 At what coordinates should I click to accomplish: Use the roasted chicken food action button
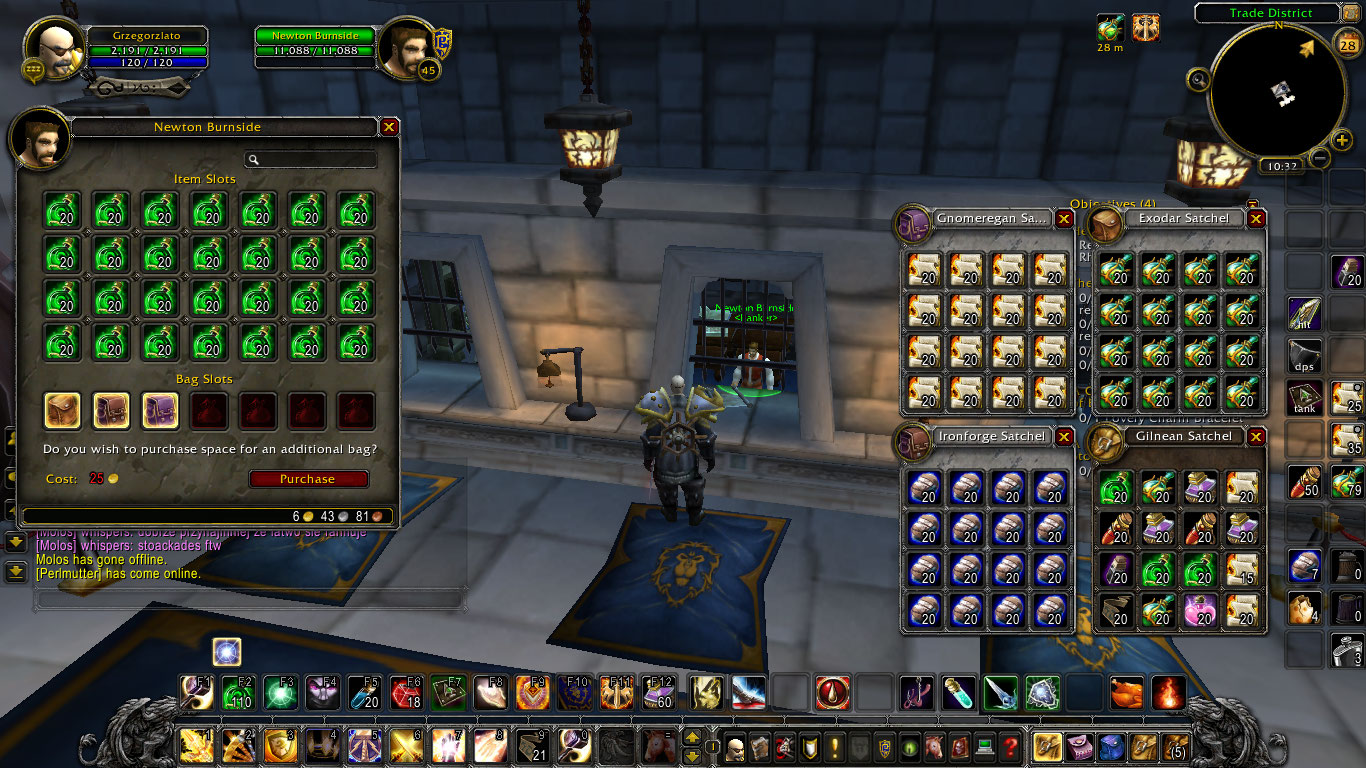[x=1126, y=692]
